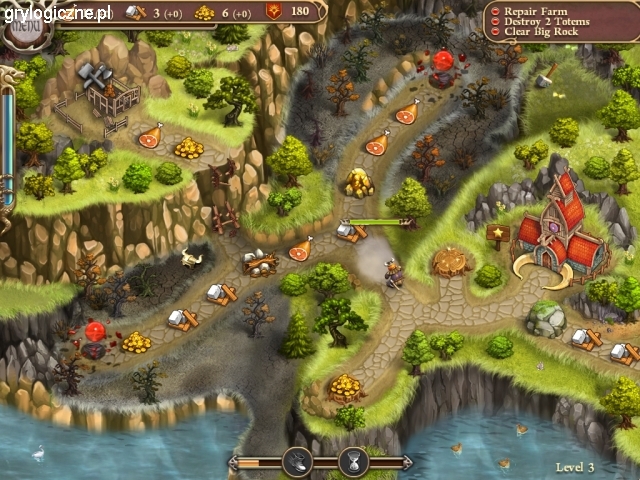The height and width of the screenshot is (480, 640).
Task: Click the Repair Farm objective in the tracker
Action: coord(549,10)
